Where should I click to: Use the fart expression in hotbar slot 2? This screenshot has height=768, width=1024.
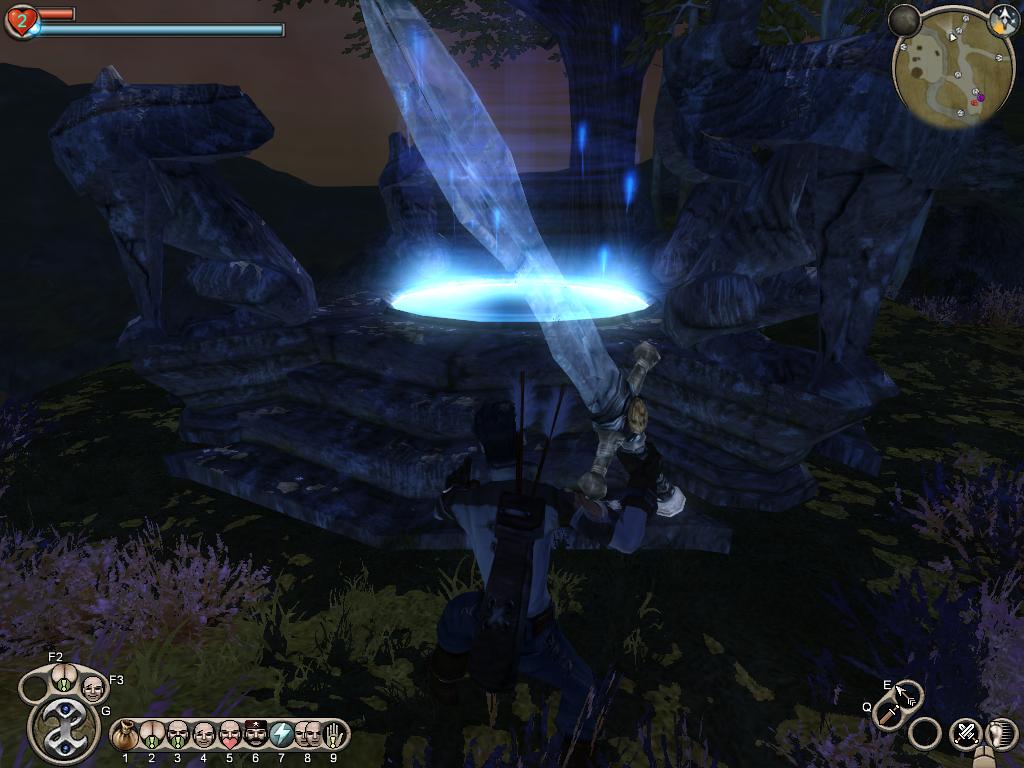pyautogui.click(x=152, y=735)
